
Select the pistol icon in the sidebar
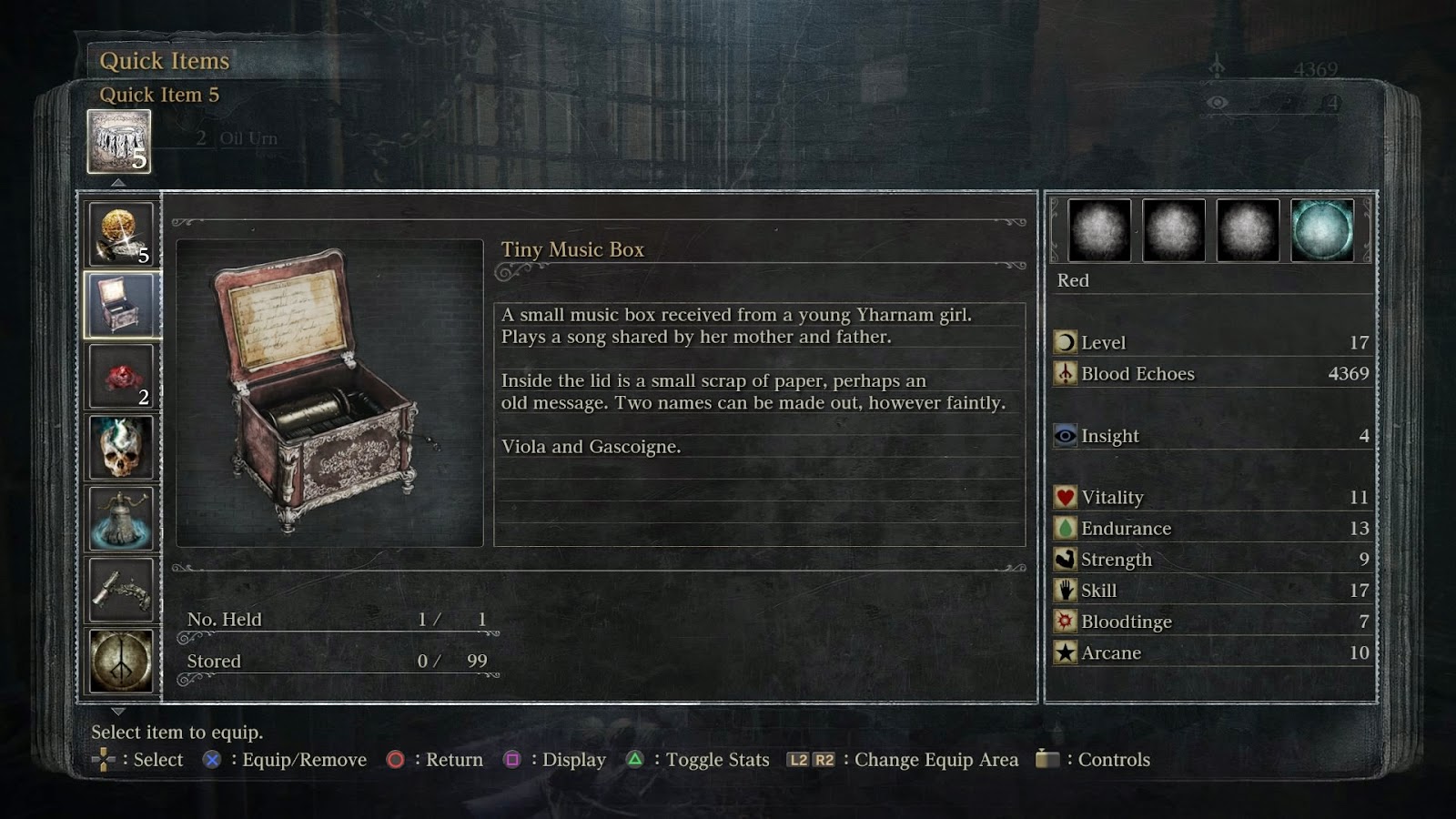[121, 587]
